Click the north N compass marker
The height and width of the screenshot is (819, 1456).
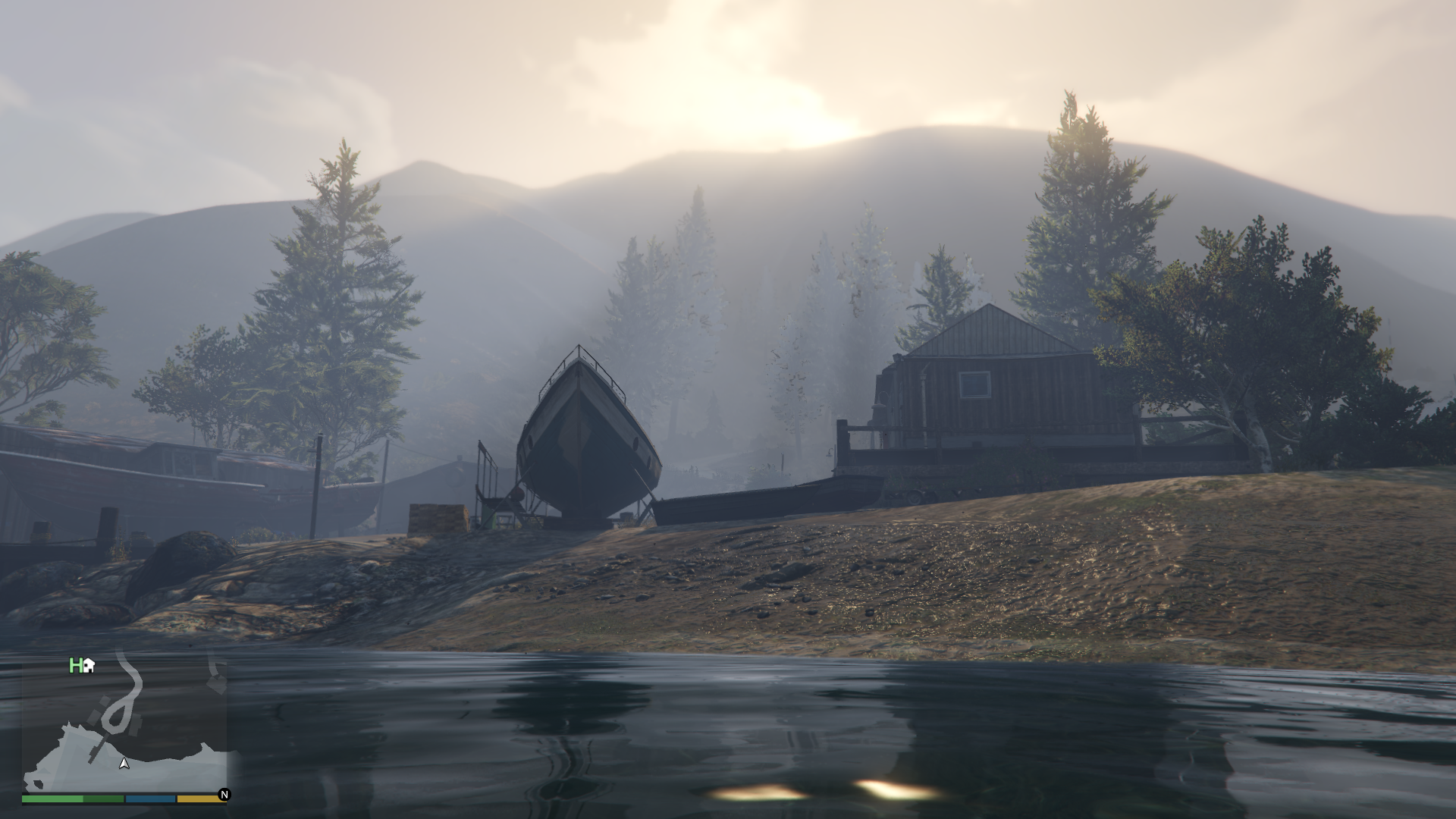(224, 795)
